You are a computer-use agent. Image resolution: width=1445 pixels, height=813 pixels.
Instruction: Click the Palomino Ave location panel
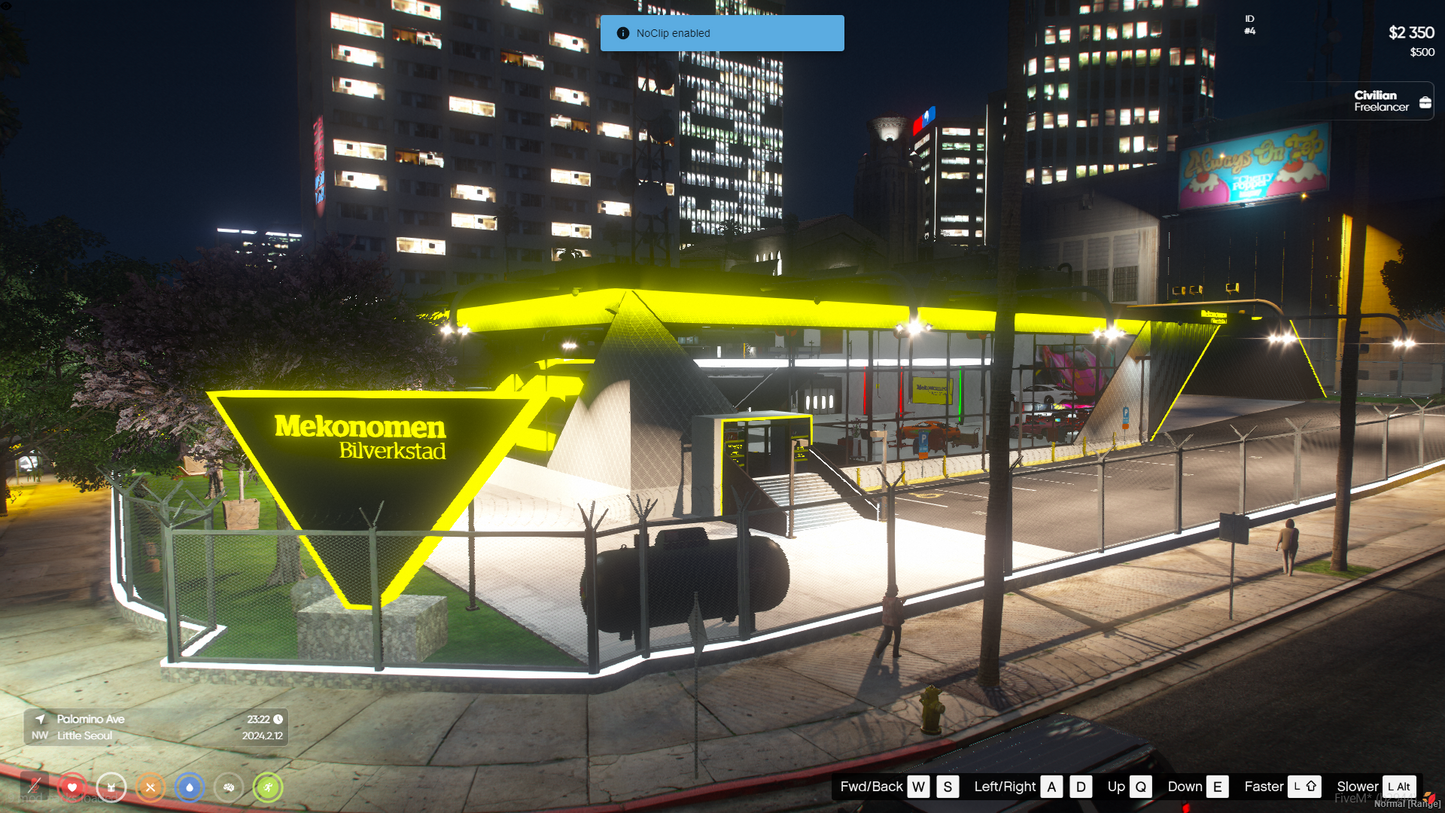[157, 727]
